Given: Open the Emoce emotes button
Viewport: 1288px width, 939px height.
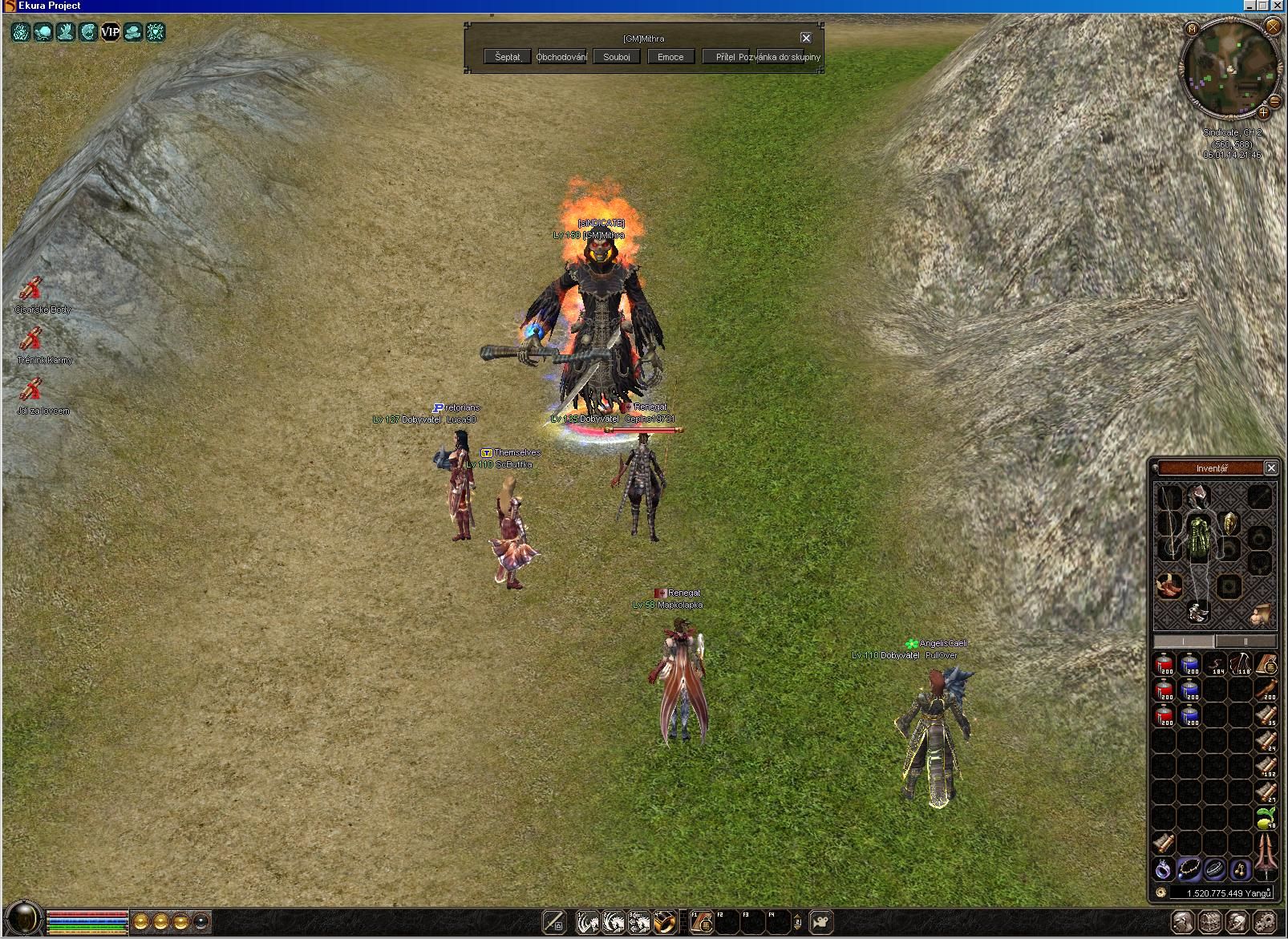Looking at the screenshot, I should click(x=670, y=57).
